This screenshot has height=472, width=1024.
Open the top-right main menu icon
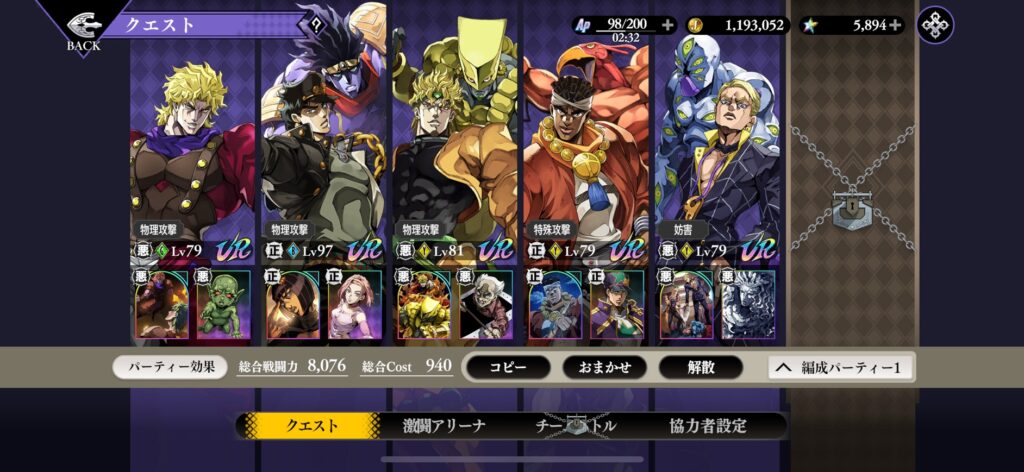[935, 25]
